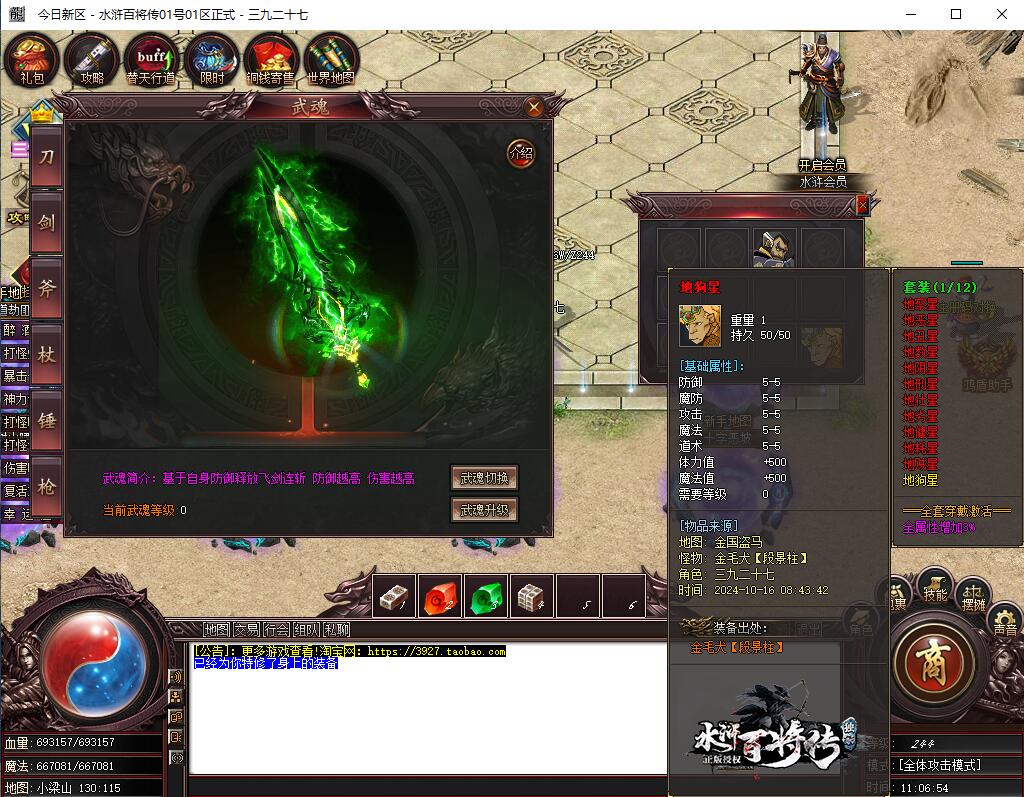Upgrade via the 武魂升级 button
The width and height of the screenshot is (1024, 797).
point(485,510)
